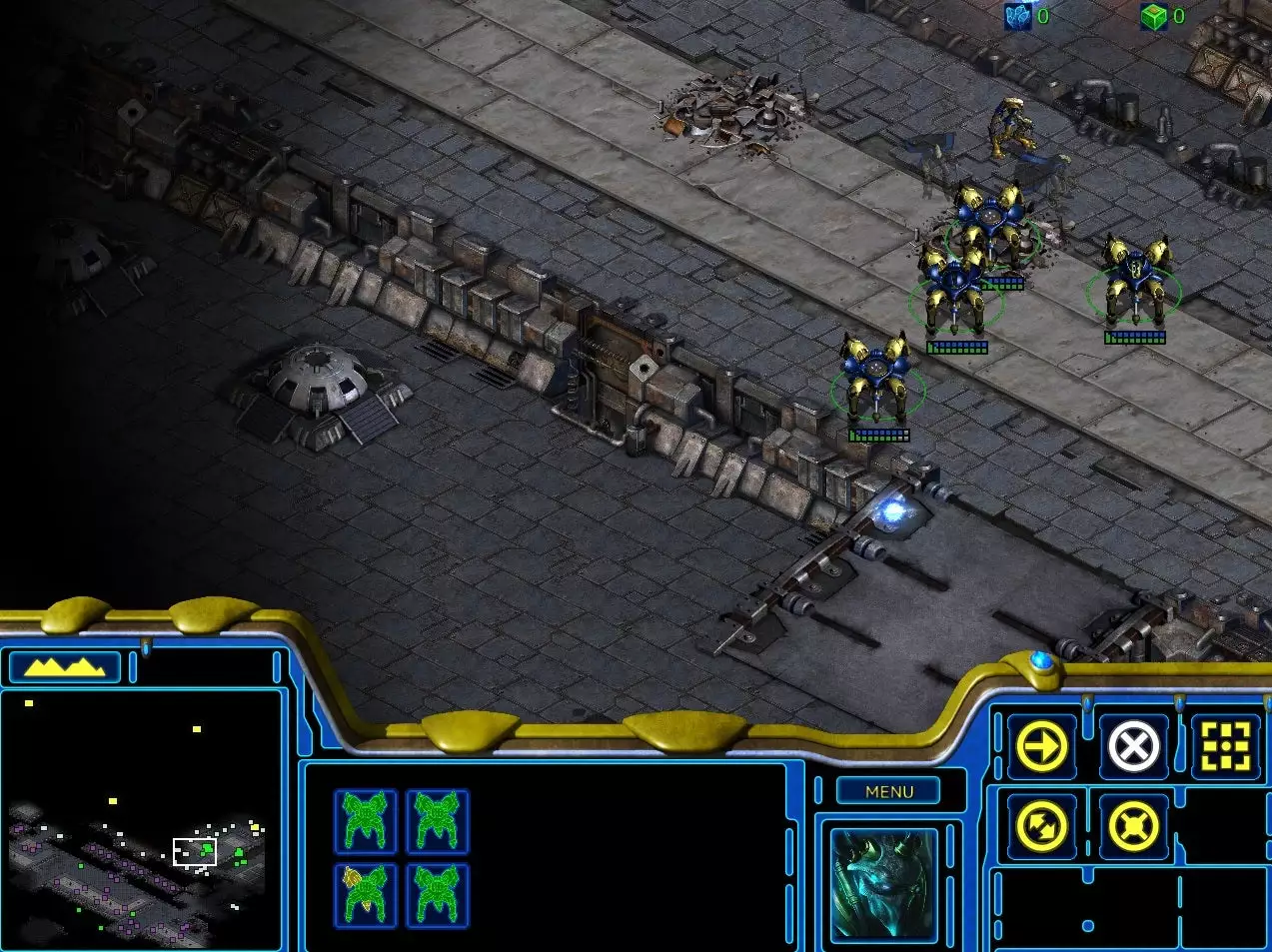Viewport: 1272px width, 952px height.
Task: Choose the Attack command target-grid icon
Action: pyautogui.click(x=1226, y=746)
